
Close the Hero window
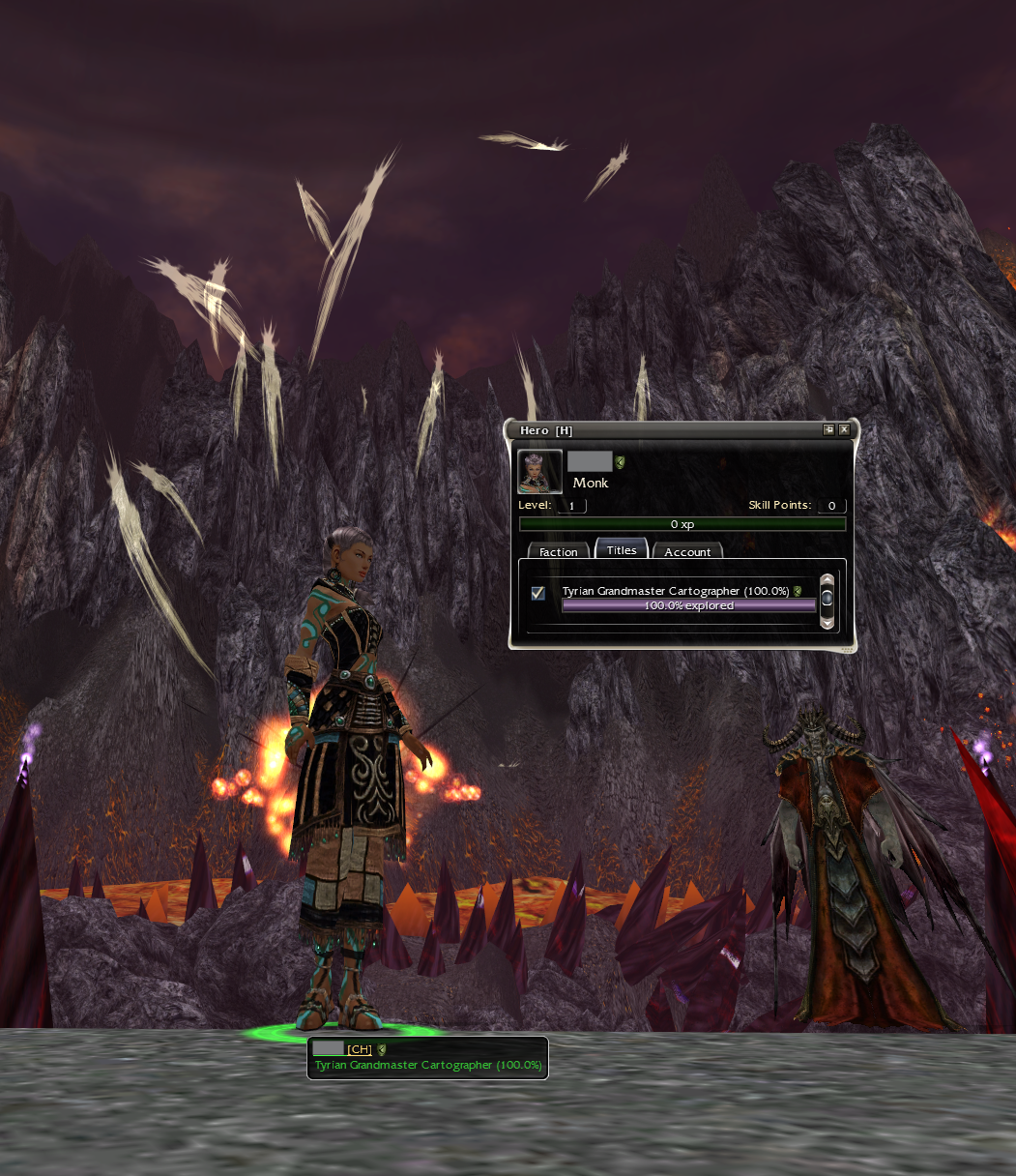point(844,430)
